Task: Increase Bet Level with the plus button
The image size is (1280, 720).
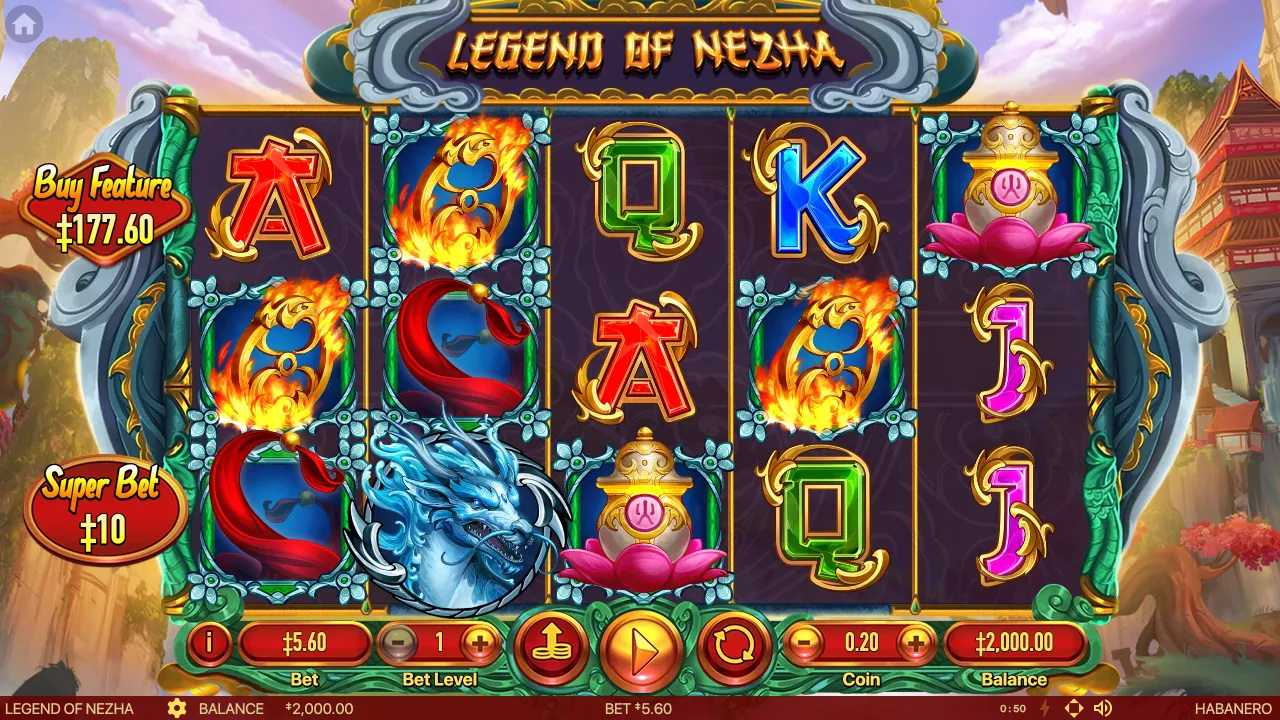Action: click(x=482, y=643)
